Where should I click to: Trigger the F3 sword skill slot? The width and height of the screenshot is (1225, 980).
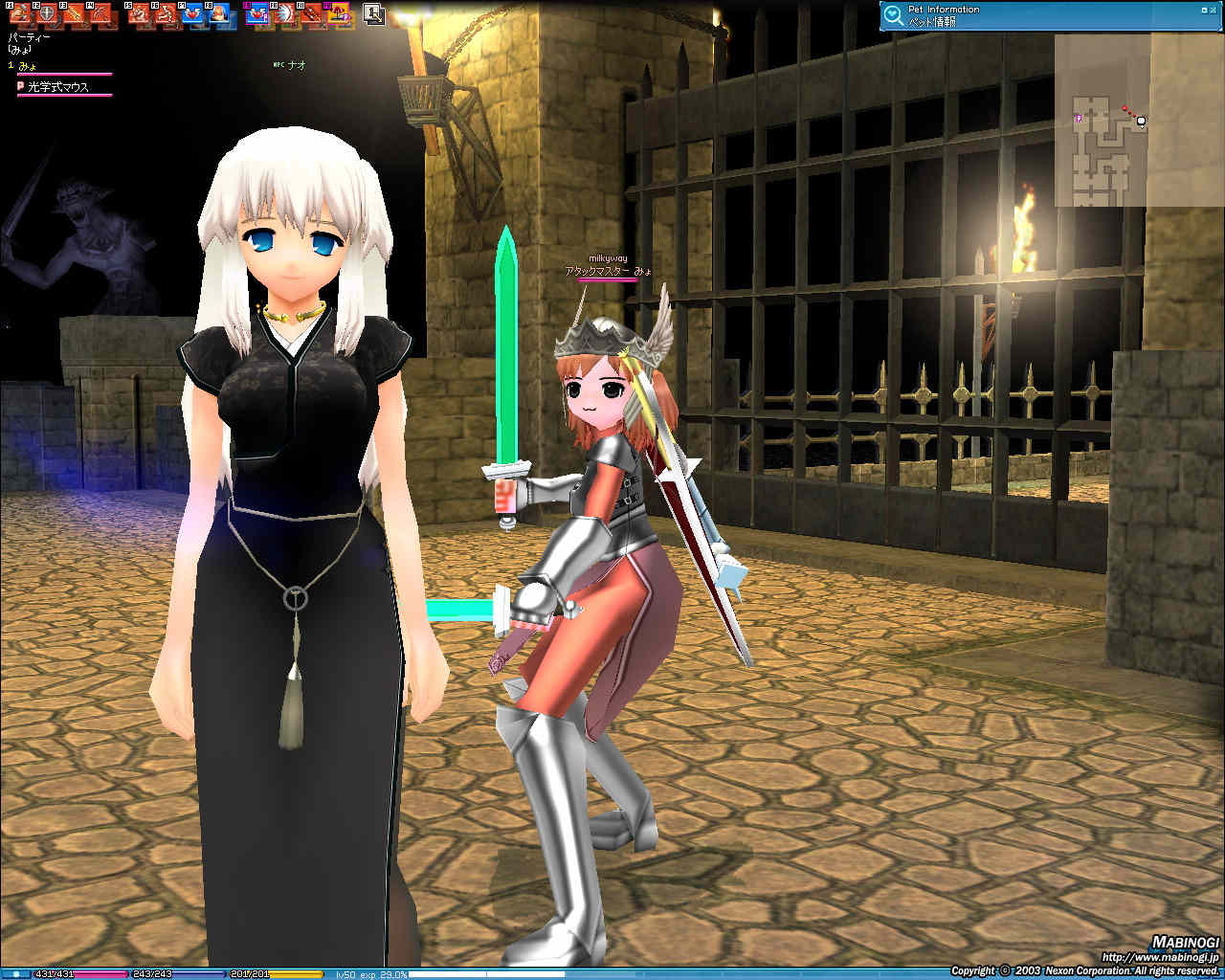pyautogui.click(x=73, y=13)
